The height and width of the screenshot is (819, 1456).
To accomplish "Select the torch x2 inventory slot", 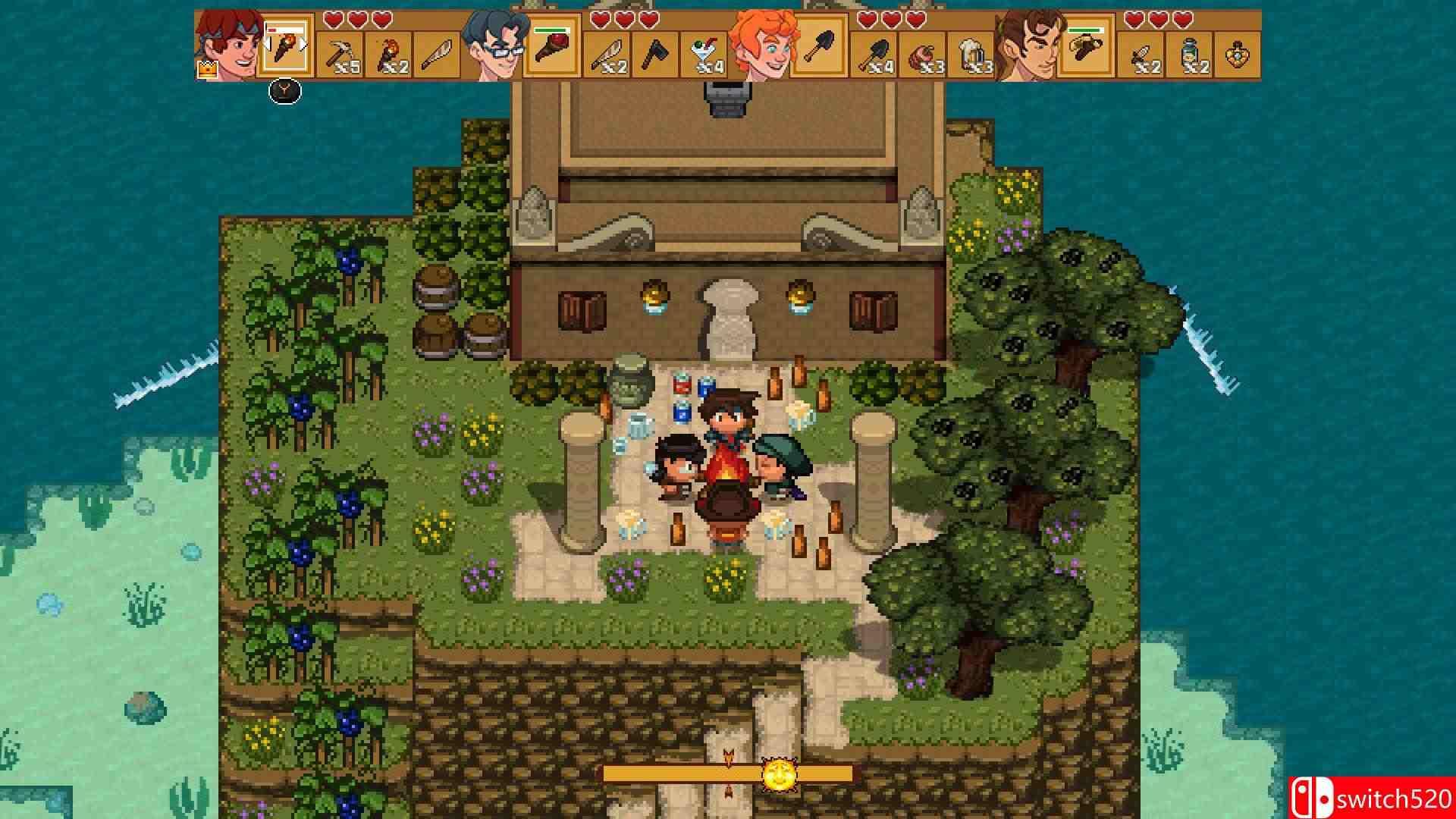I will (x=389, y=55).
